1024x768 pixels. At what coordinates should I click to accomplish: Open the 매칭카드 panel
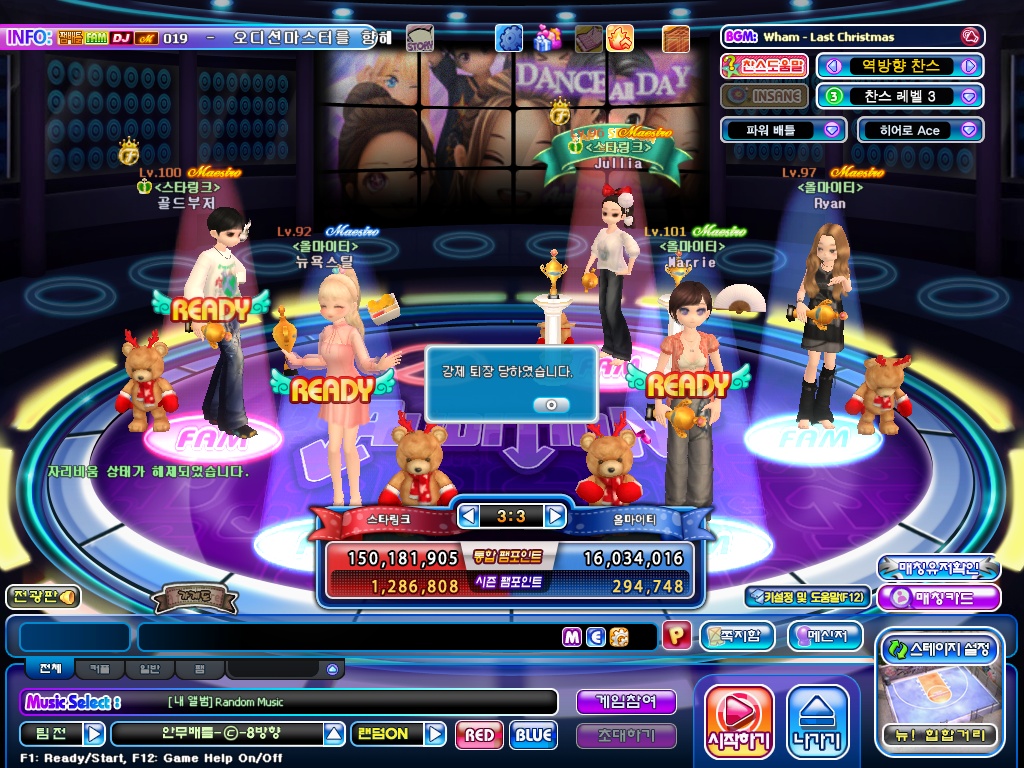coord(939,598)
